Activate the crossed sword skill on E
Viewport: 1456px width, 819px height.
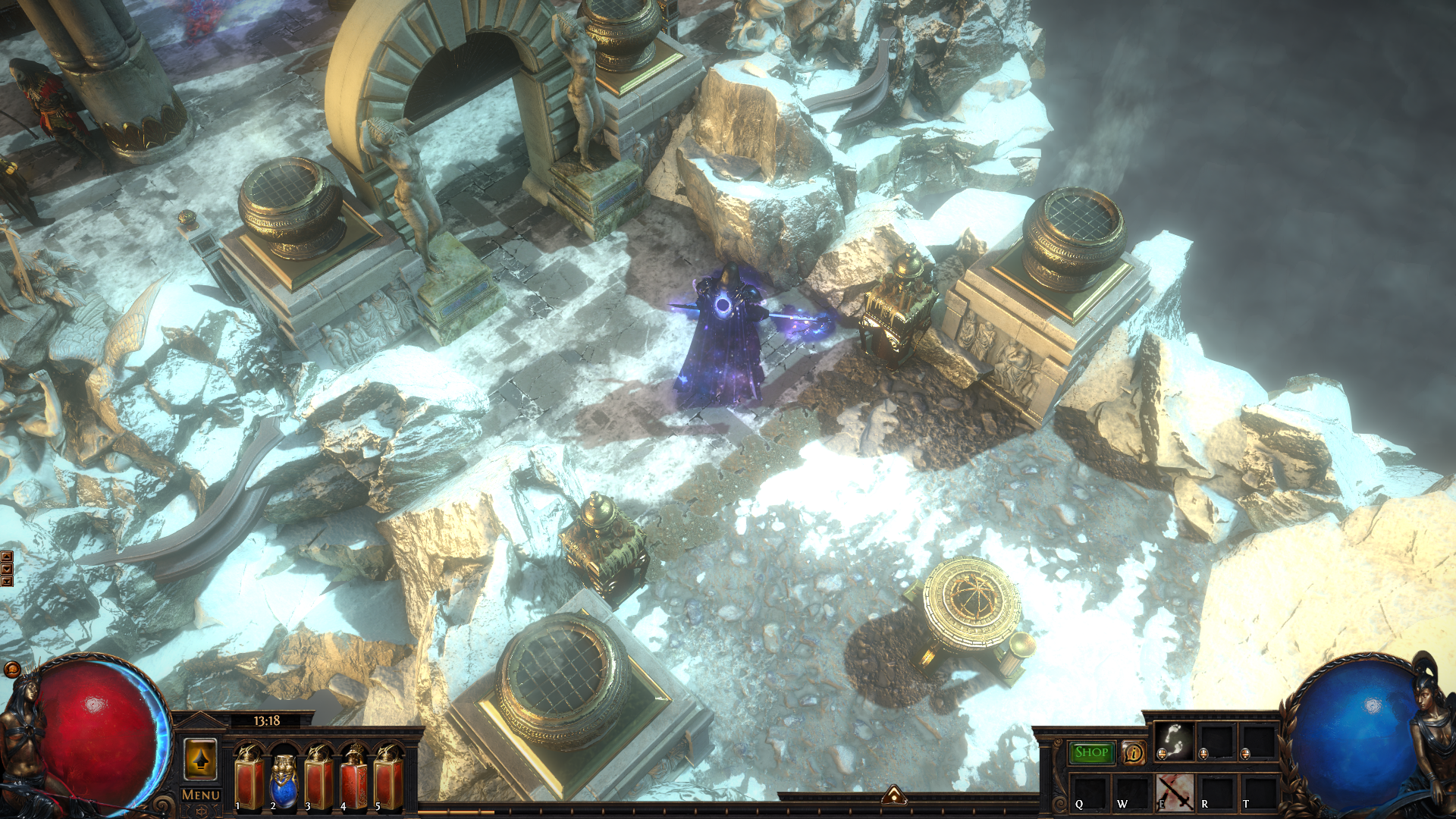pos(1175,792)
